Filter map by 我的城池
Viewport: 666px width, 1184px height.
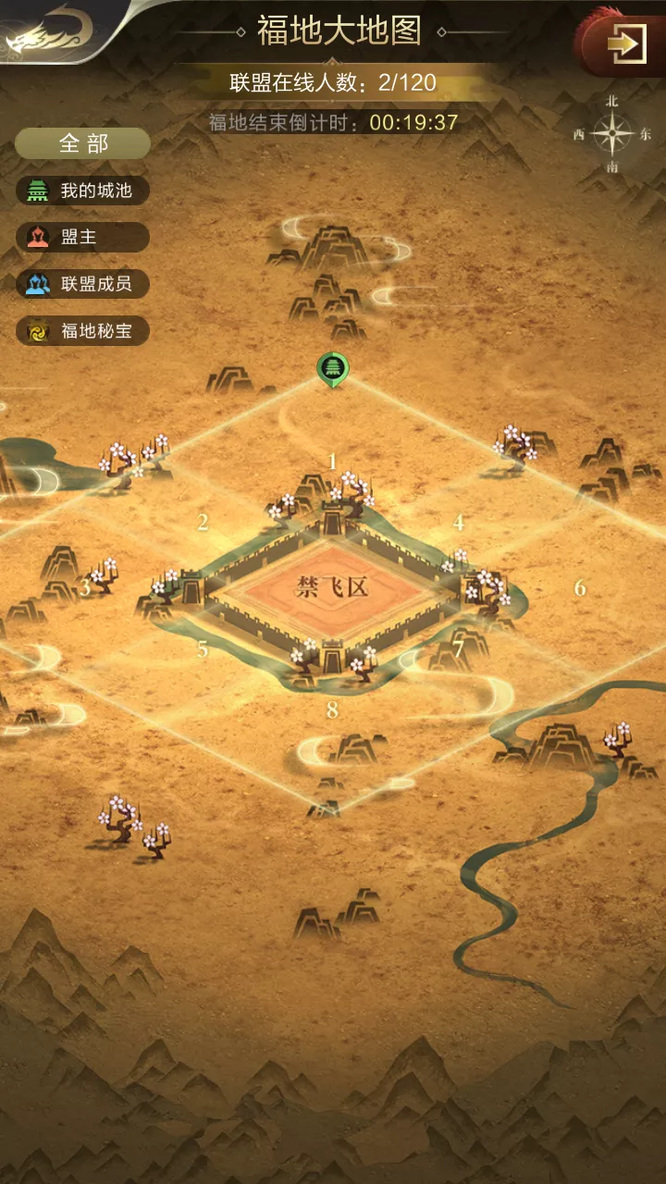coord(83,190)
